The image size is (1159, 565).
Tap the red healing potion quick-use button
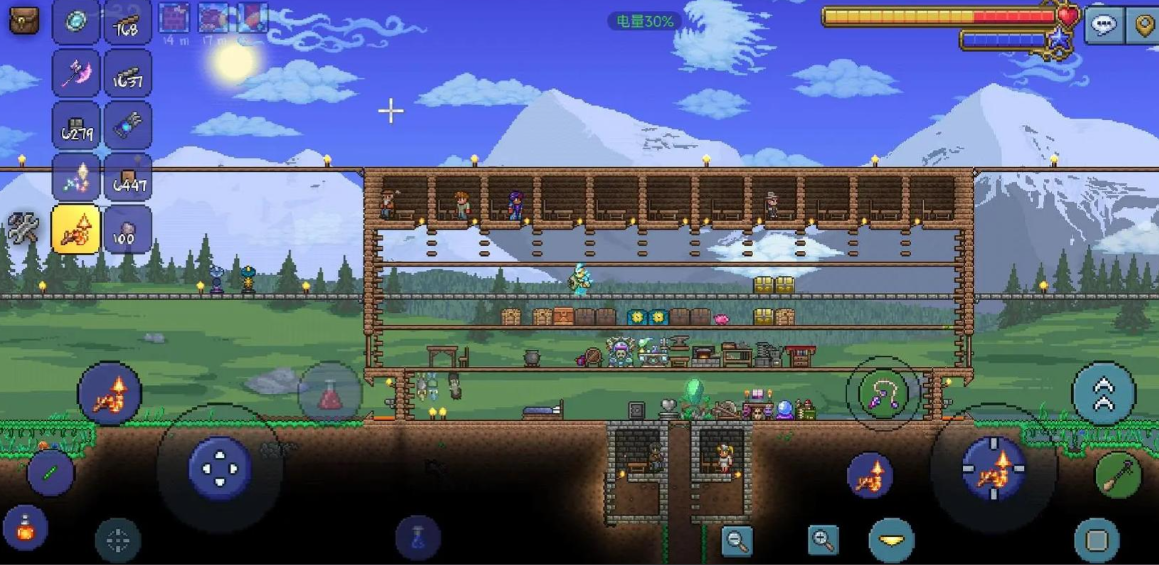[x=329, y=393]
